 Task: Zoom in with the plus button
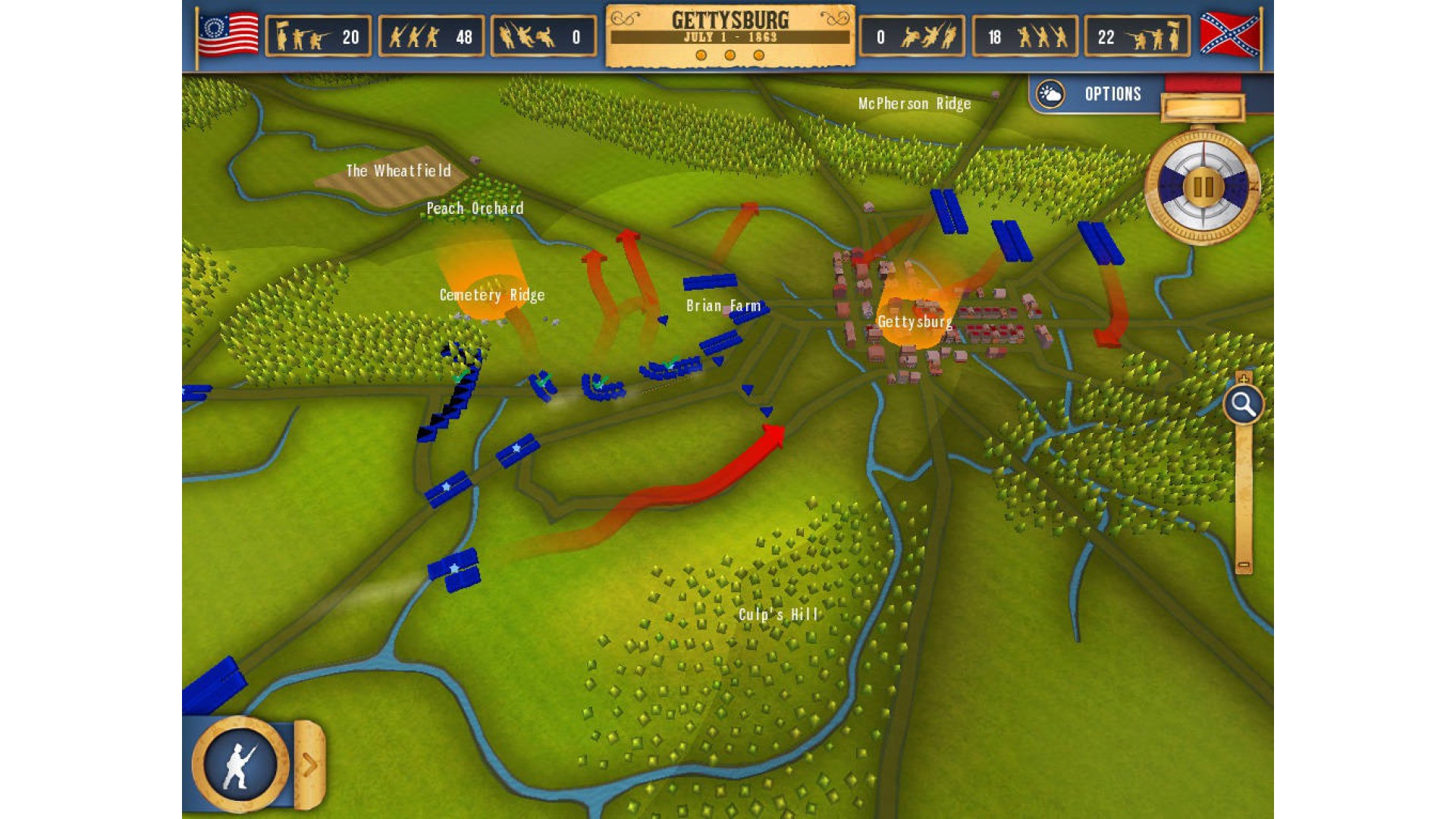click(x=1243, y=378)
